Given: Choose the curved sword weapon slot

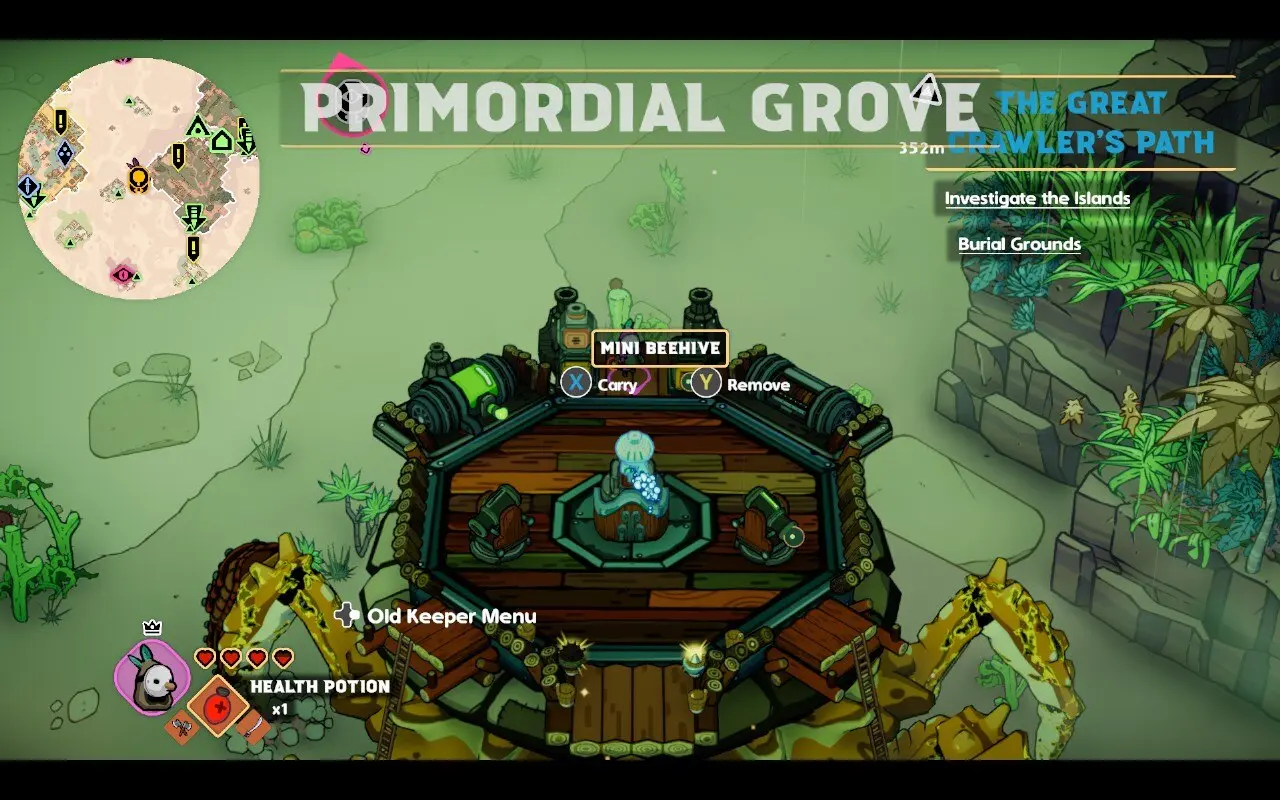Looking at the screenshot, I should [254, 728].
